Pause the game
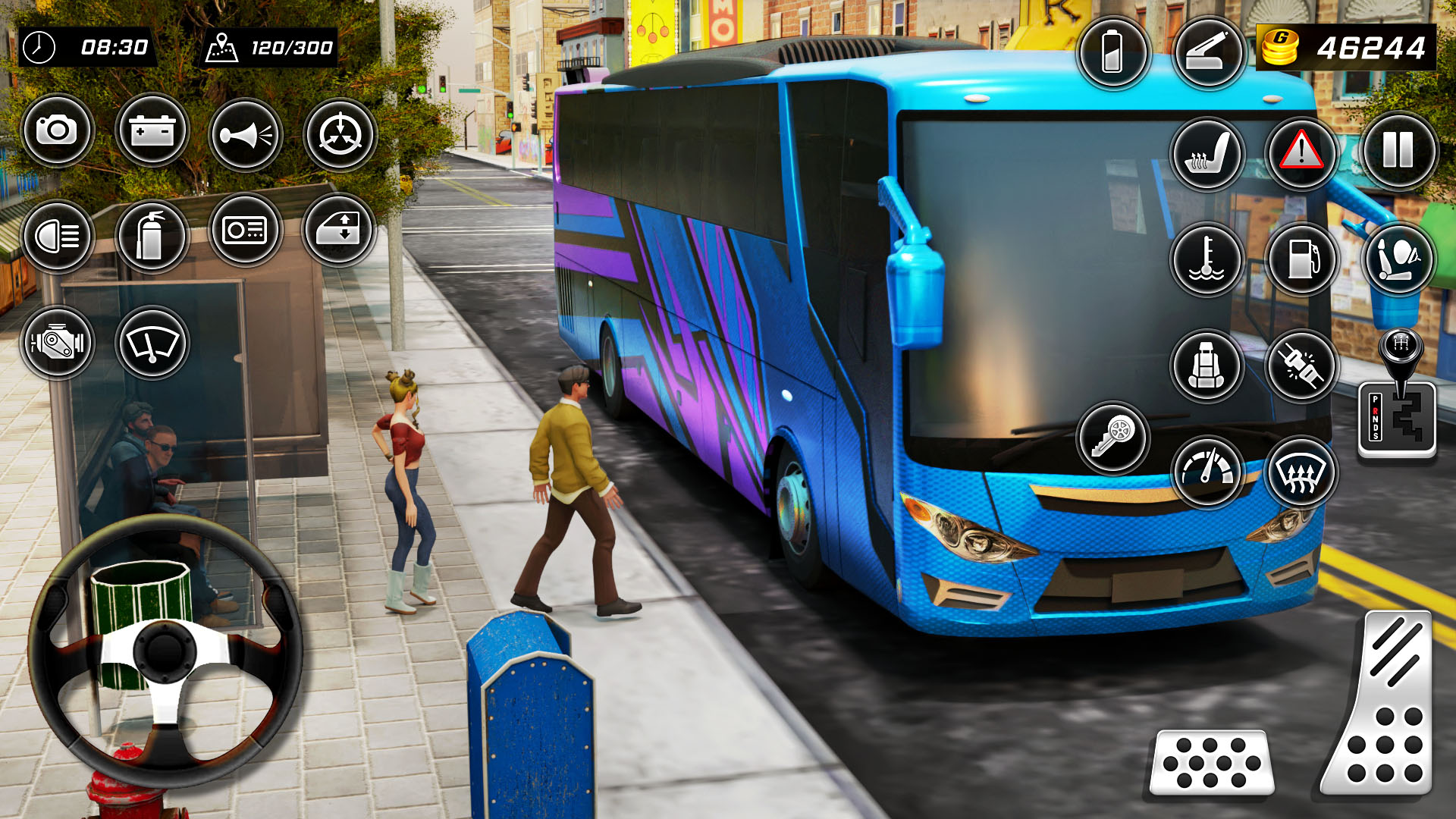1456x819 pixels. 1399,152
